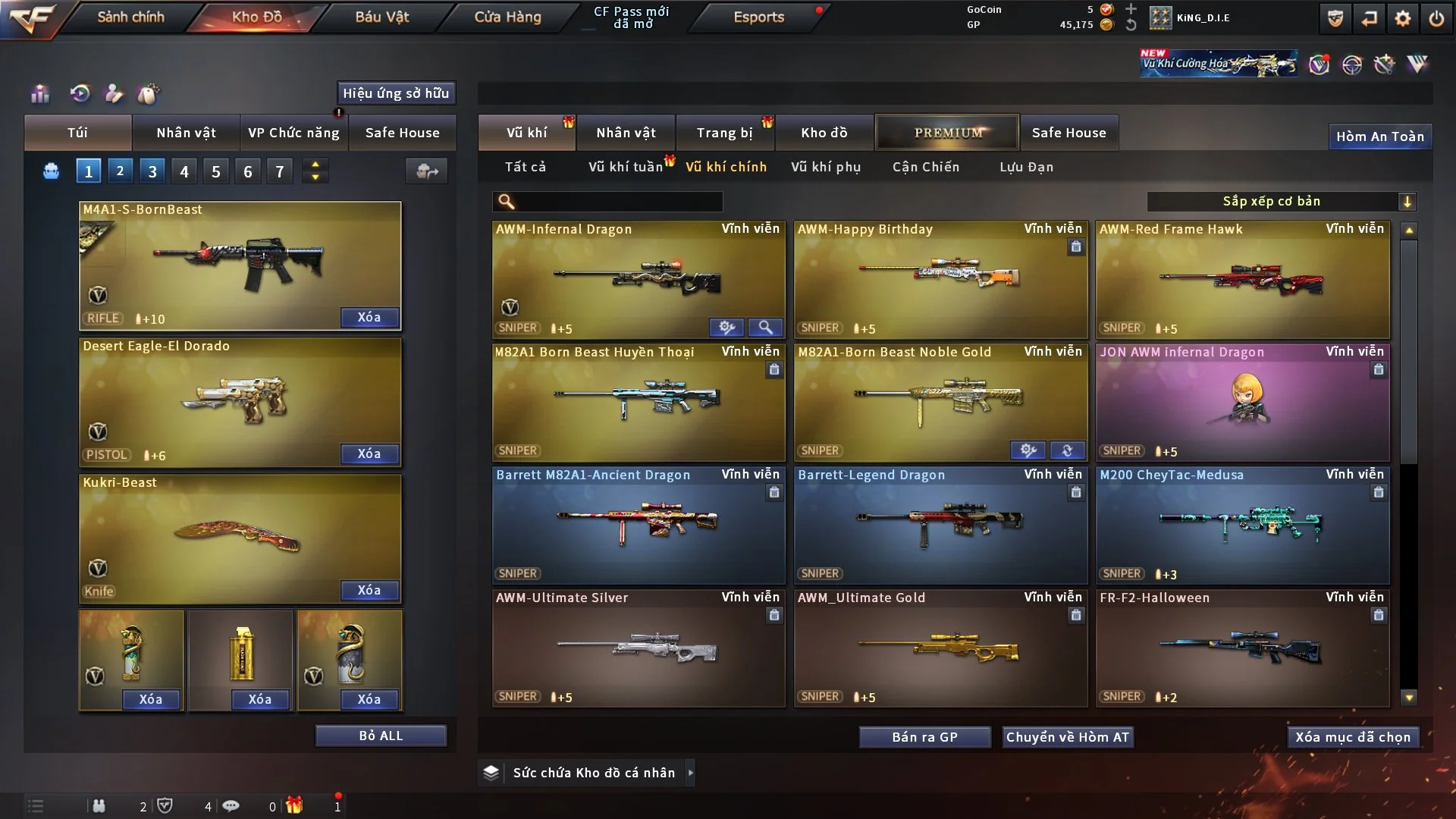Switch to the PREMIUM inventory tab
The width and height of the screenshot is (1456, 819).
pyautogui.click(x=948, y=133)
